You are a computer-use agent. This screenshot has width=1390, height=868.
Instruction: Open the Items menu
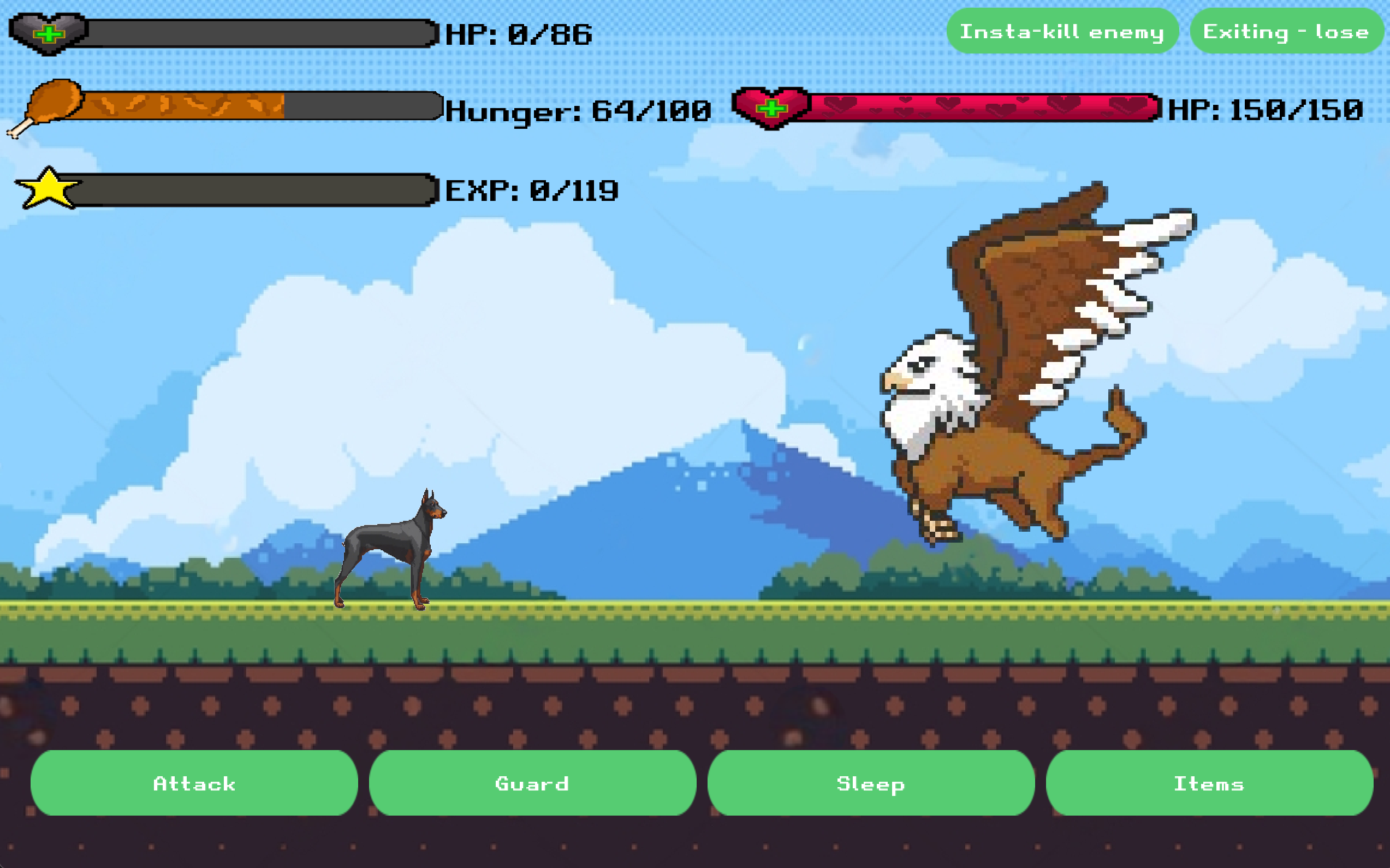tap(1209, 783)
